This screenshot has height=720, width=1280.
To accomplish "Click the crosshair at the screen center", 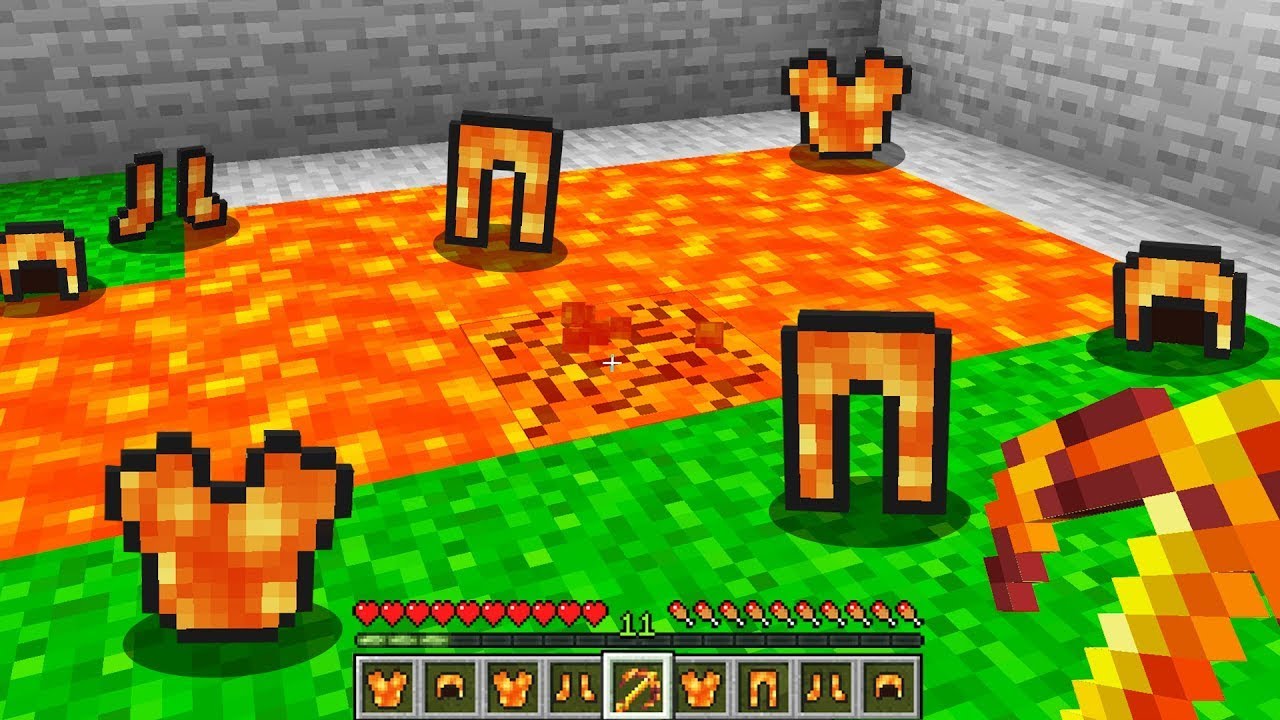I will pyautogui.click(x=610, y=364).
